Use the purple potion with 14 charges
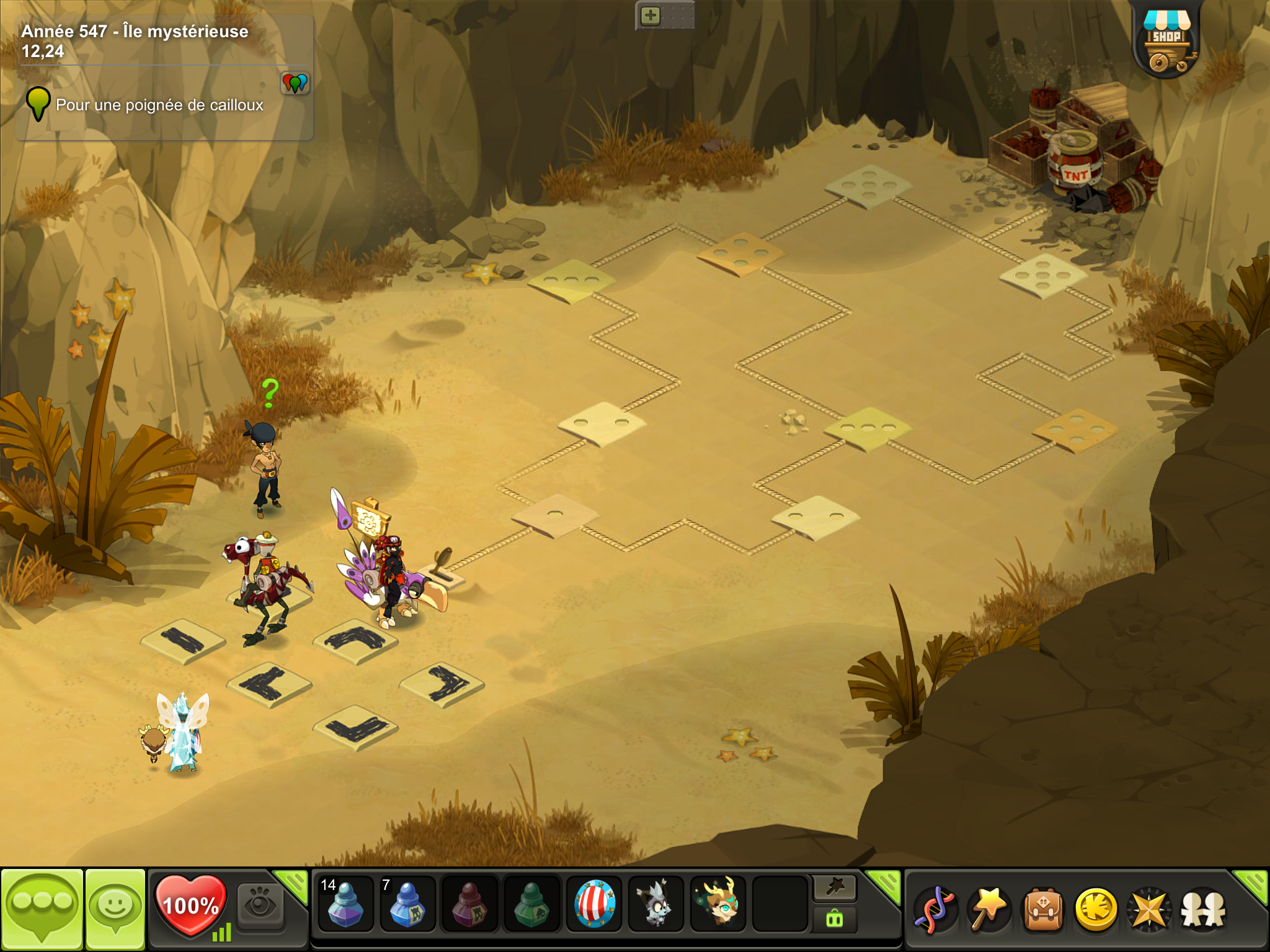1270x952 pixels. click(345, 904)
